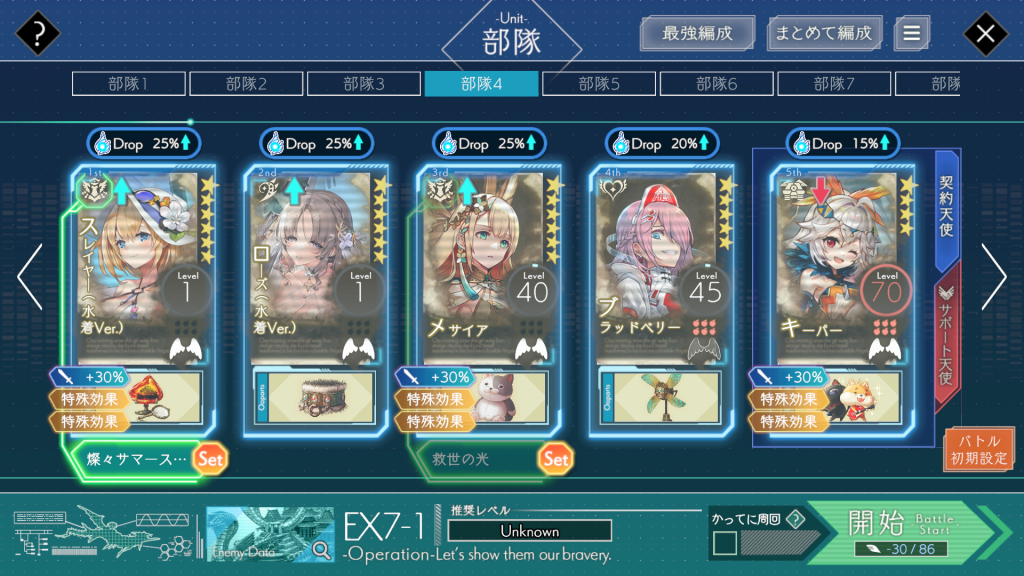Image resolution: width=1024 pixels, height=576 pixels.
Task: Switch to the 部隊1 tab
Action: click(128, 84)
